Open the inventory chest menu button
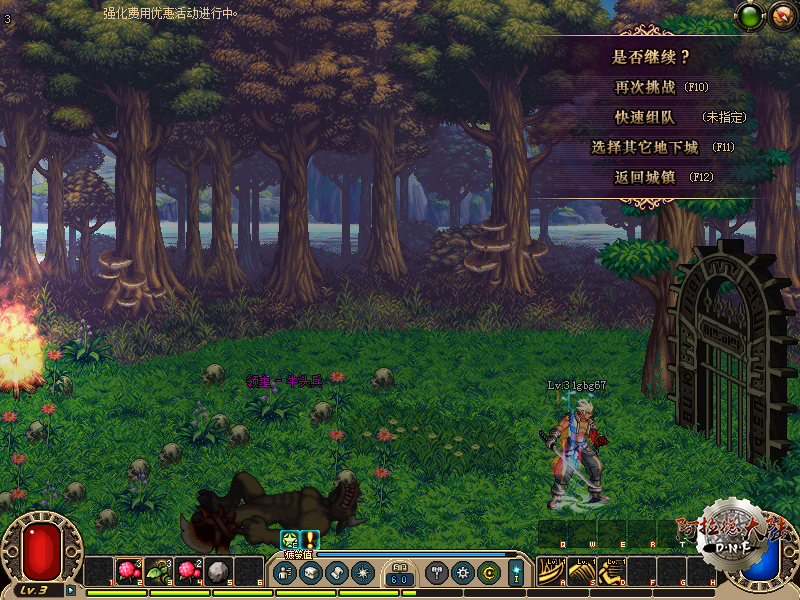The width and height of the screenshot is (800, 600). pyautogui.click(x=310, y=573)
